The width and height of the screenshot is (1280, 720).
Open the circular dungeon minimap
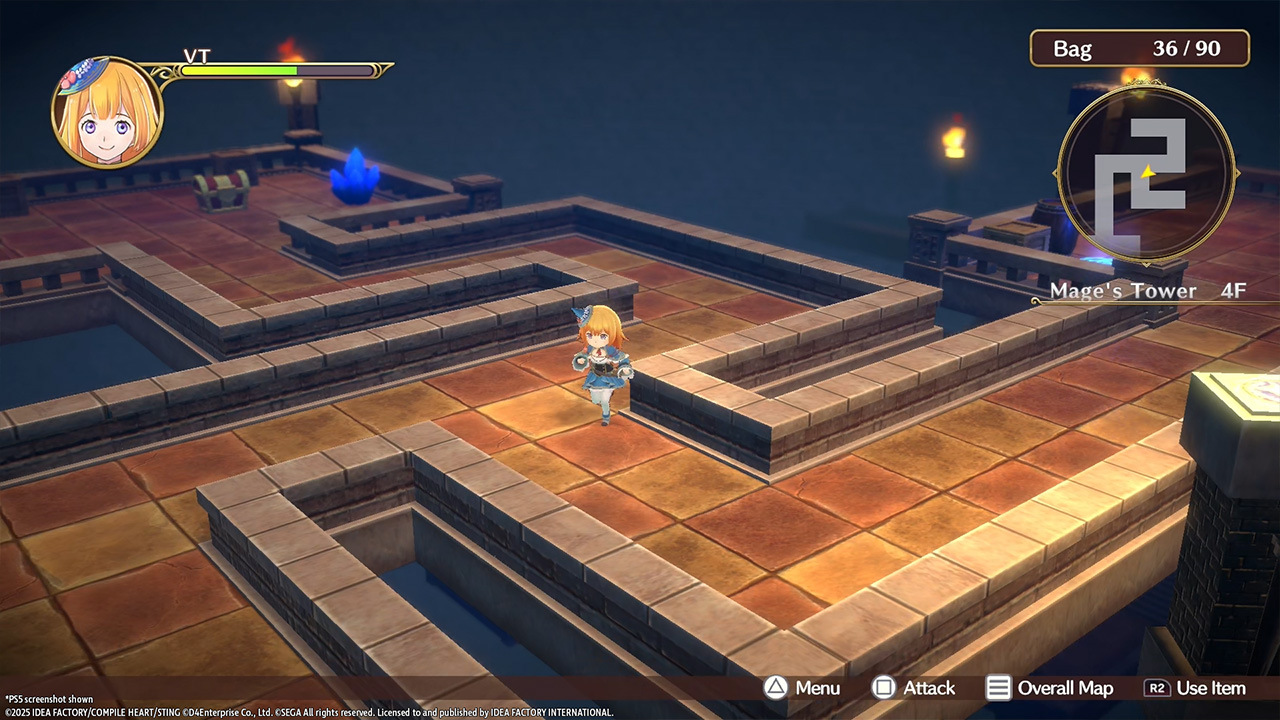pos(1145,175)
